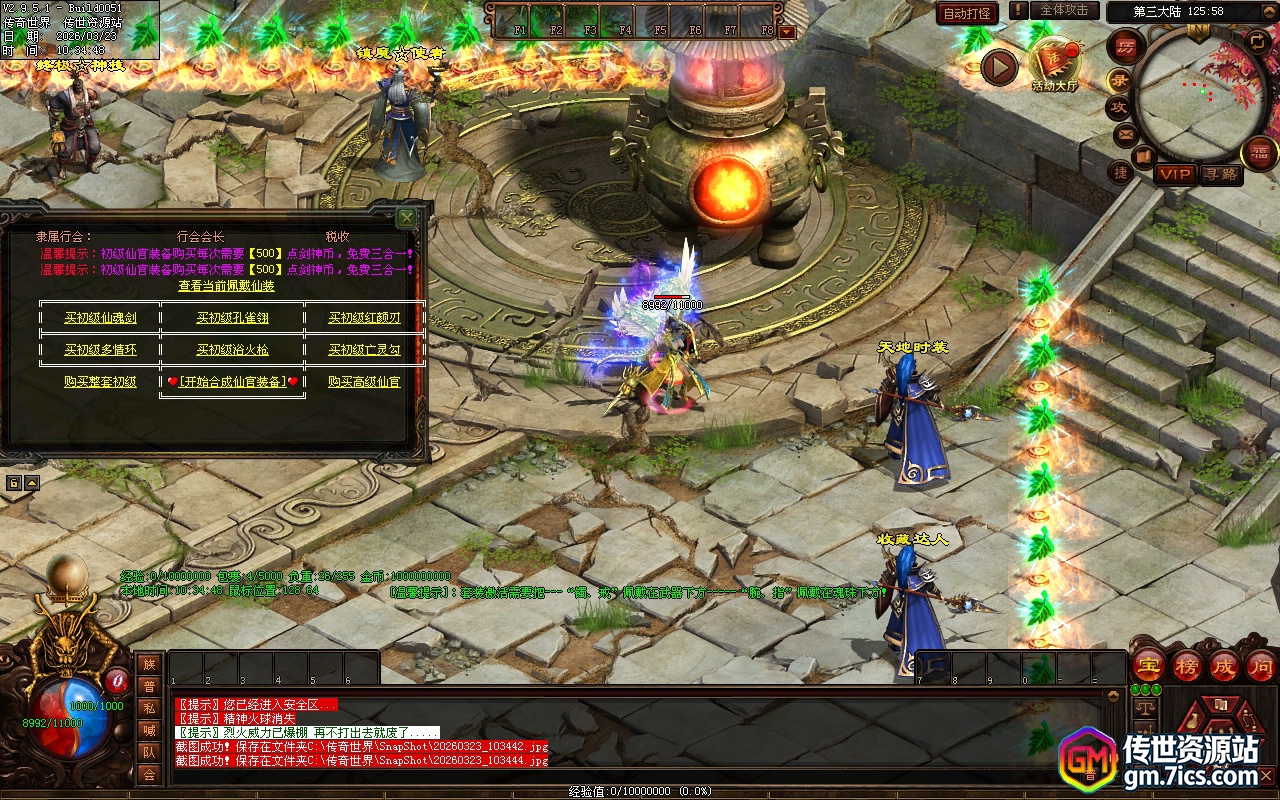Close the immortal equipment shop dialog
Image resolution: width=1280 pixels, height=800 pixels.
pyautogui.click(x=406, y=217)
